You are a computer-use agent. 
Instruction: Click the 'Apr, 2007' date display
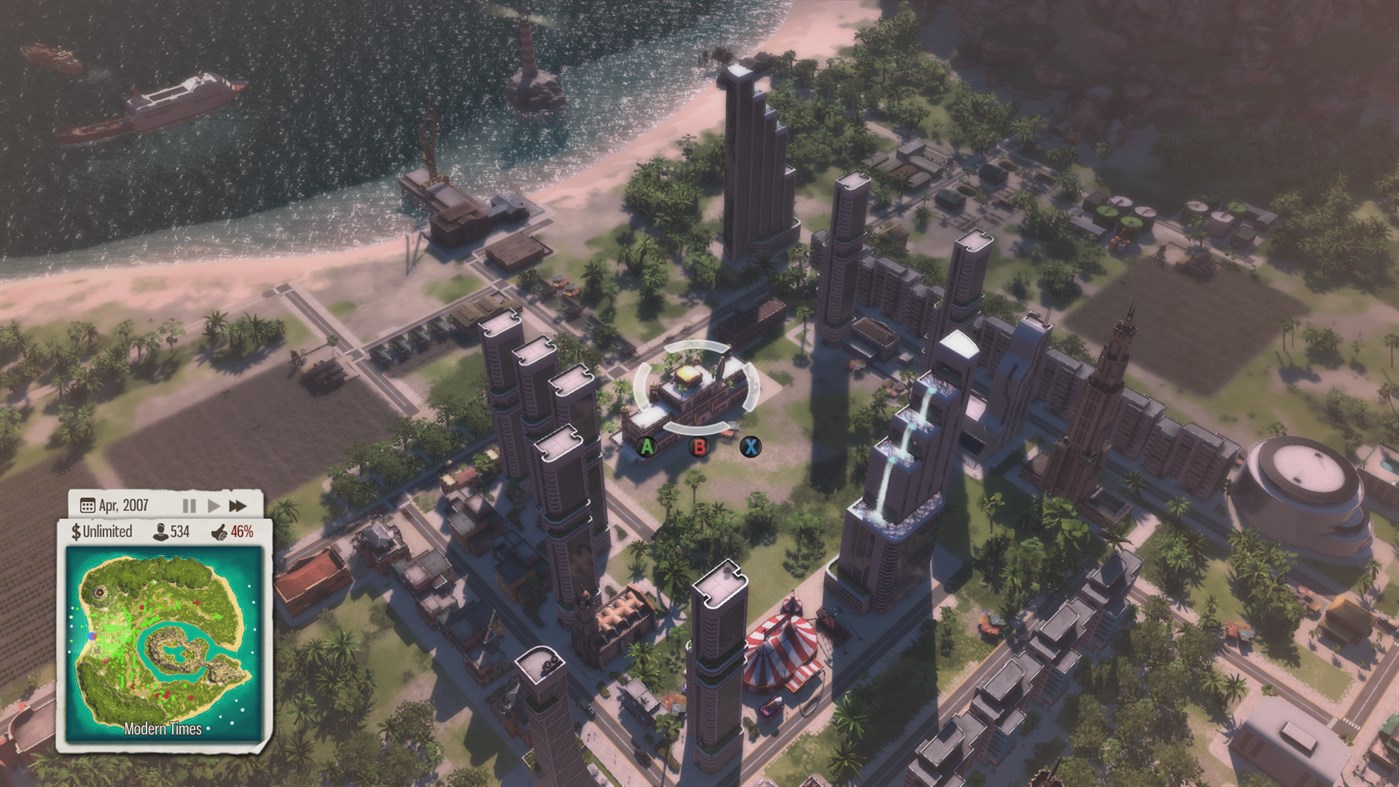click(x=125, y=503)
